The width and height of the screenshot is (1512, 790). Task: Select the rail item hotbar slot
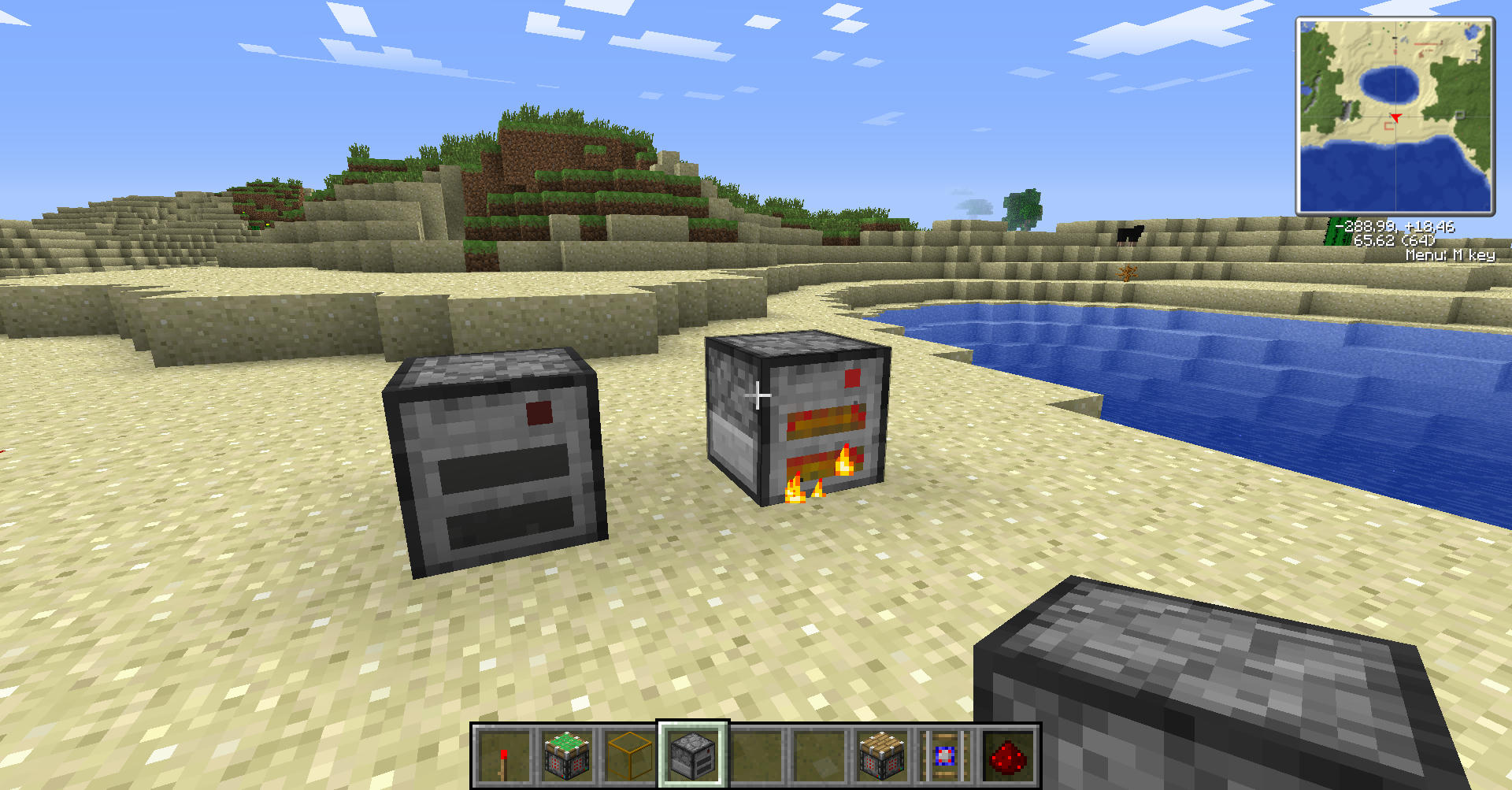pos(945,755)
